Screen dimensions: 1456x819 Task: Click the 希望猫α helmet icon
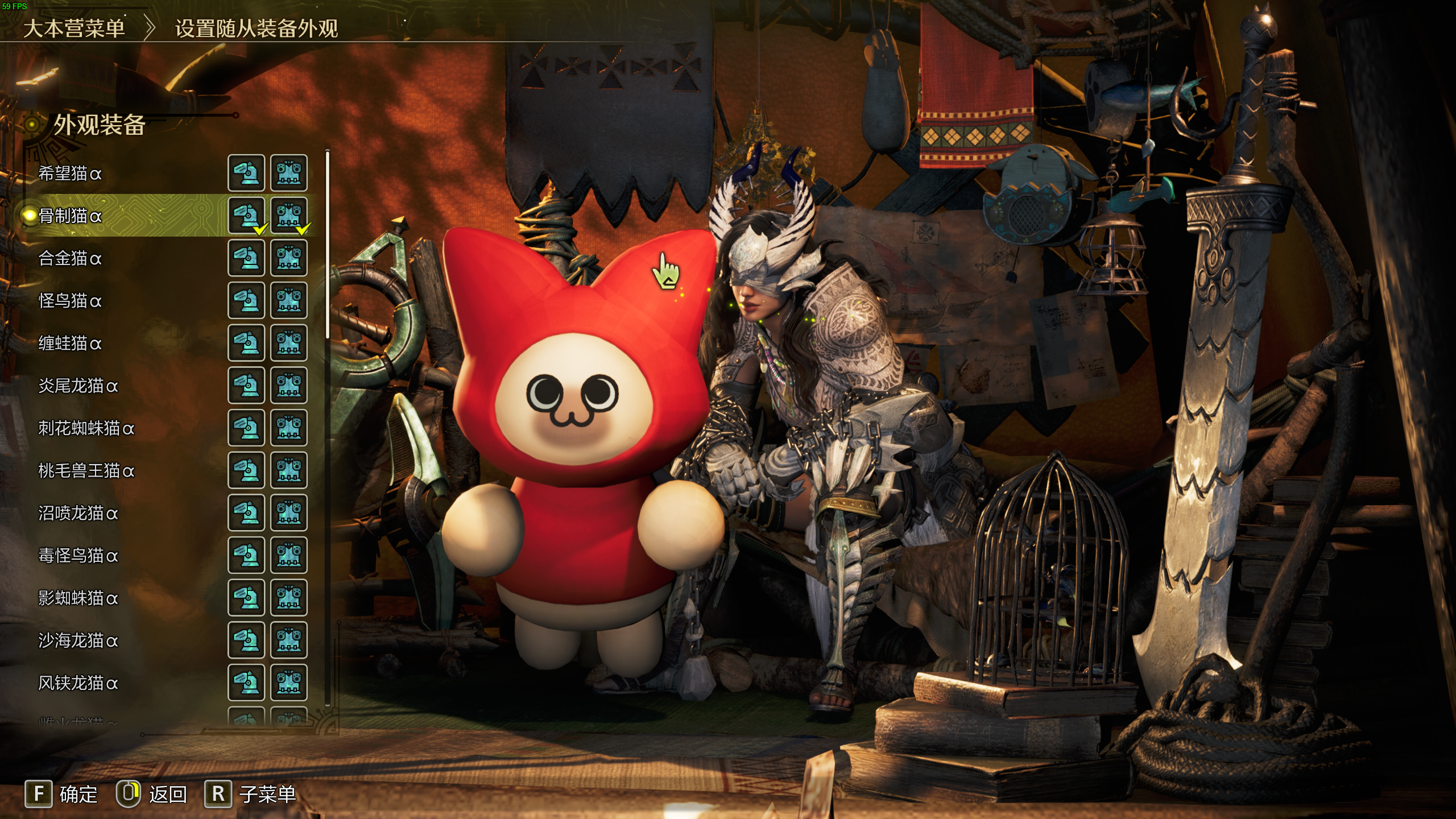[246, 173]
